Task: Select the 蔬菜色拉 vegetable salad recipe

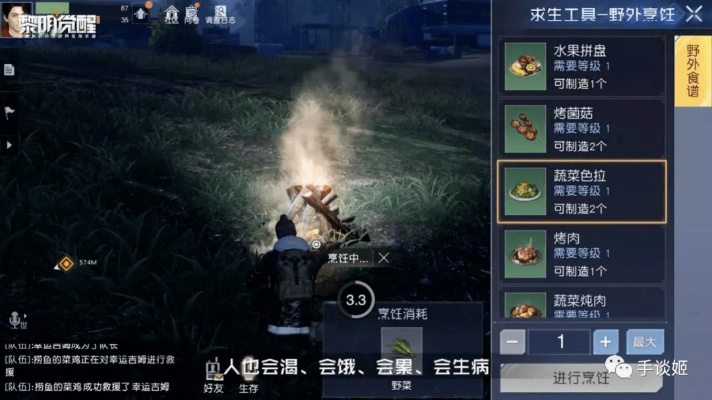Action: pos(582,190)
